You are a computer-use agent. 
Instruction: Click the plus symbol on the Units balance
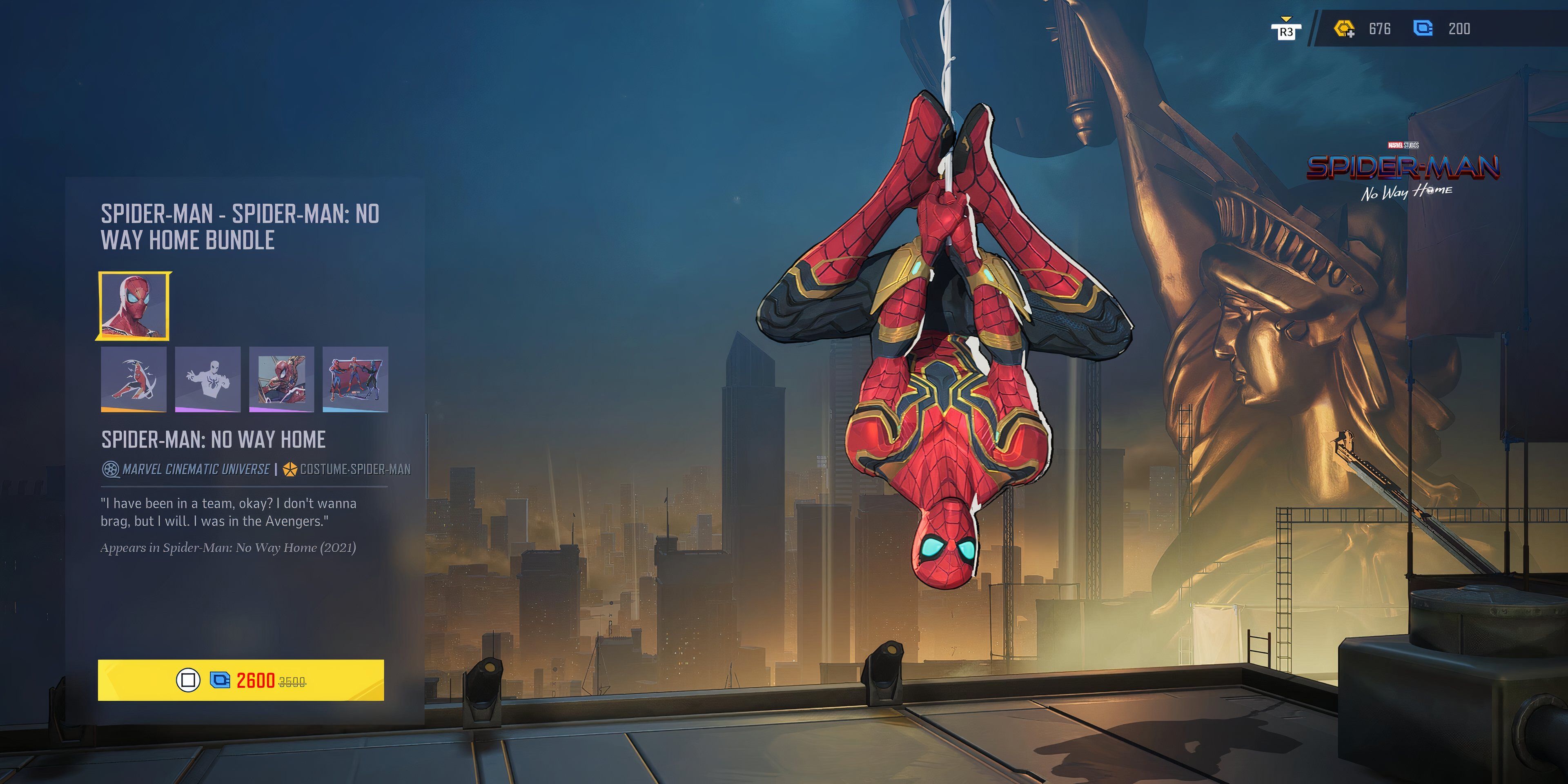[1351, 35]
